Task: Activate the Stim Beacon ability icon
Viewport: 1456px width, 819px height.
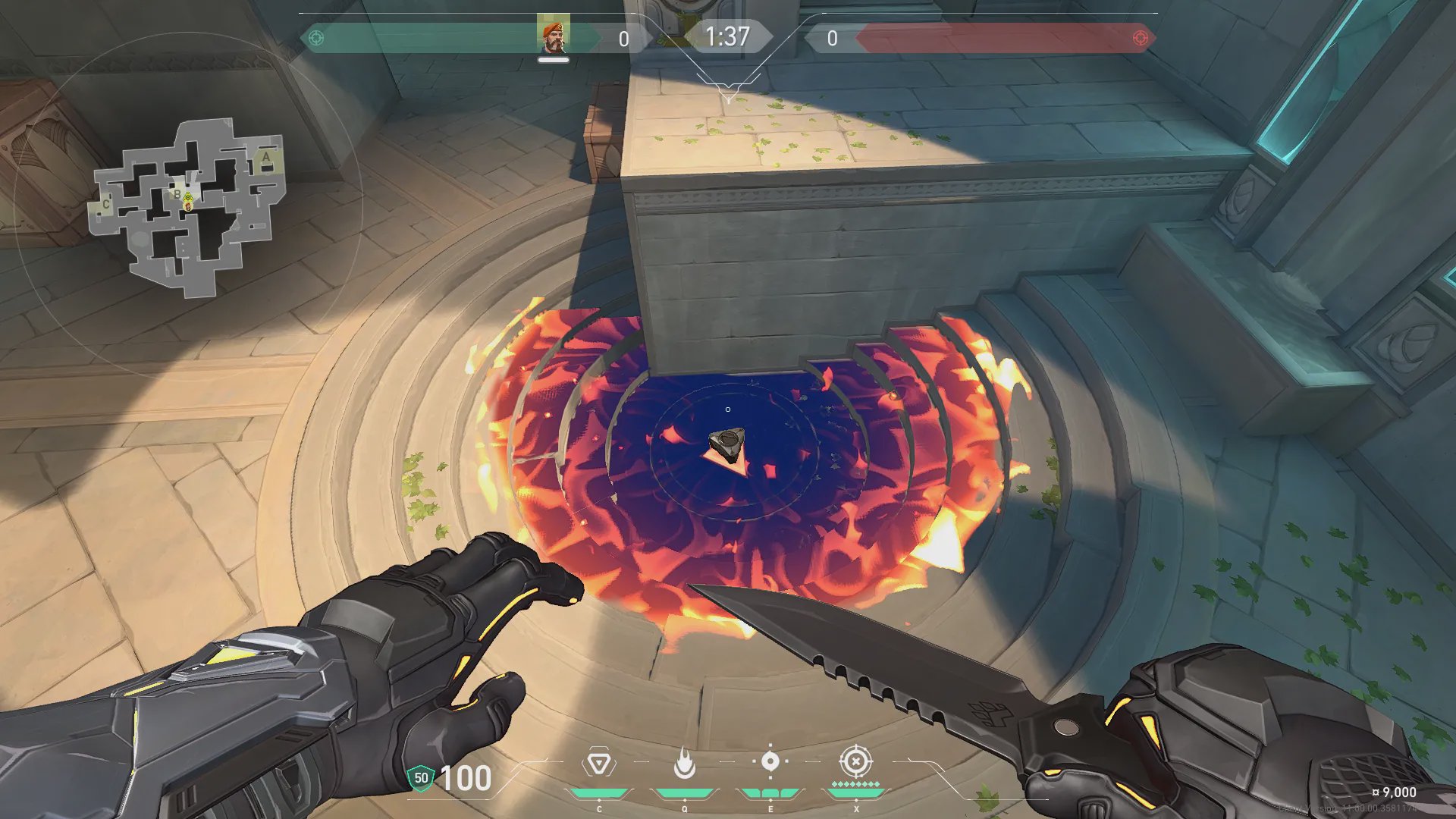Action: tap(599, 764)
